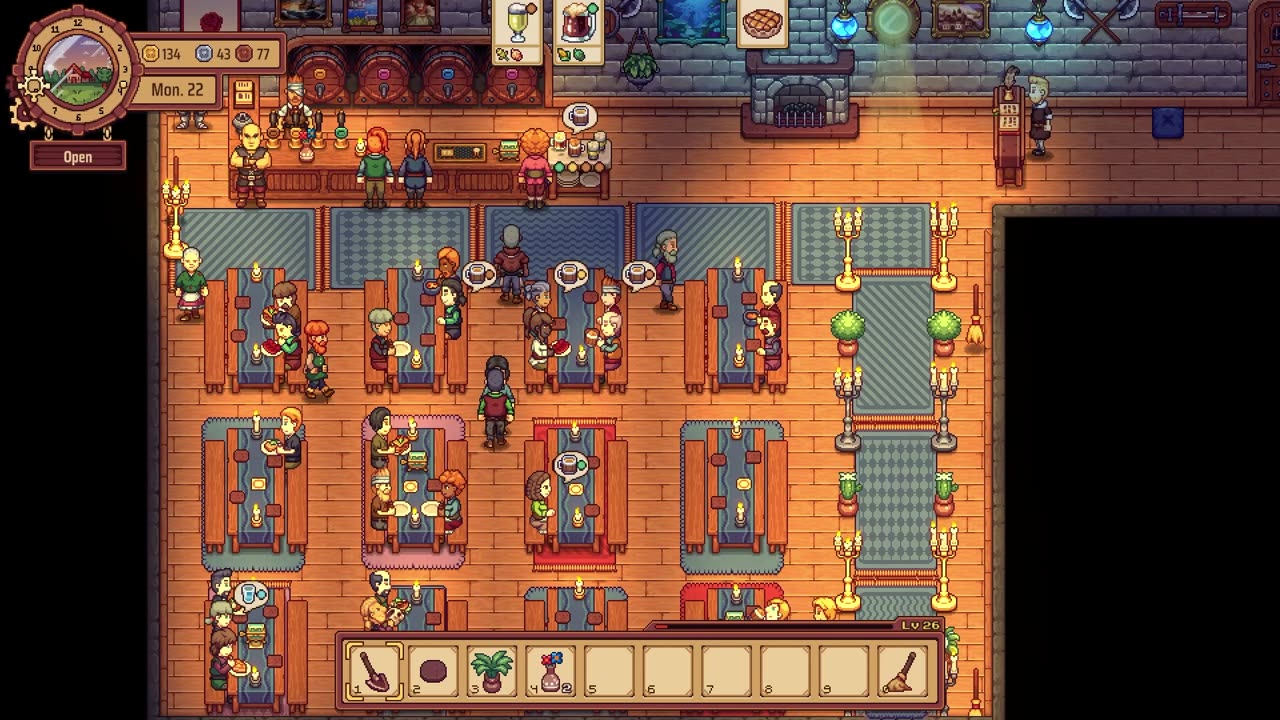This screenshot has height=720, width=1280.
Task: Click the Mon. 22 date panel
Action: (x=177, y=90)
